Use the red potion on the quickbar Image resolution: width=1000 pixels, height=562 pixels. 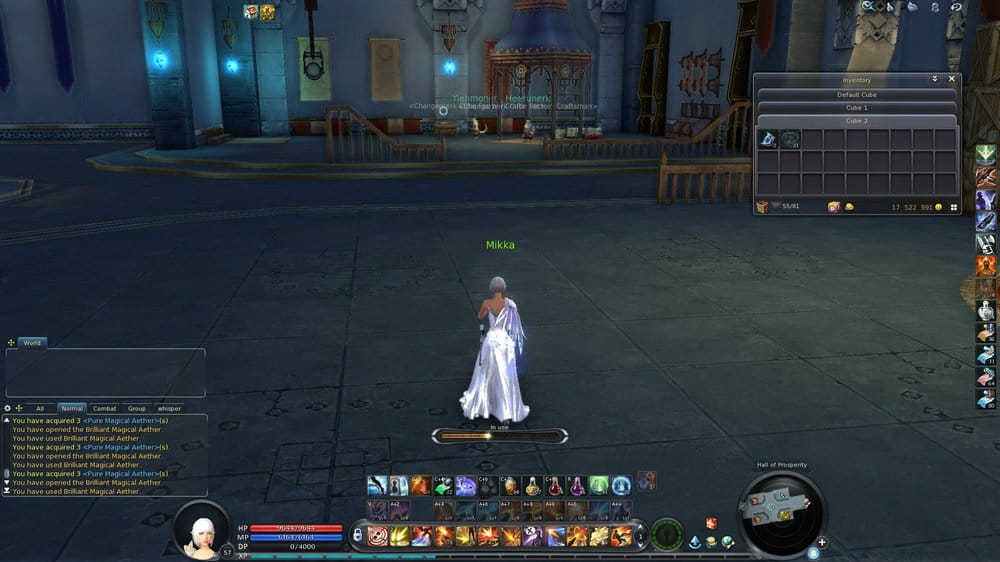[x=554, y=487]
